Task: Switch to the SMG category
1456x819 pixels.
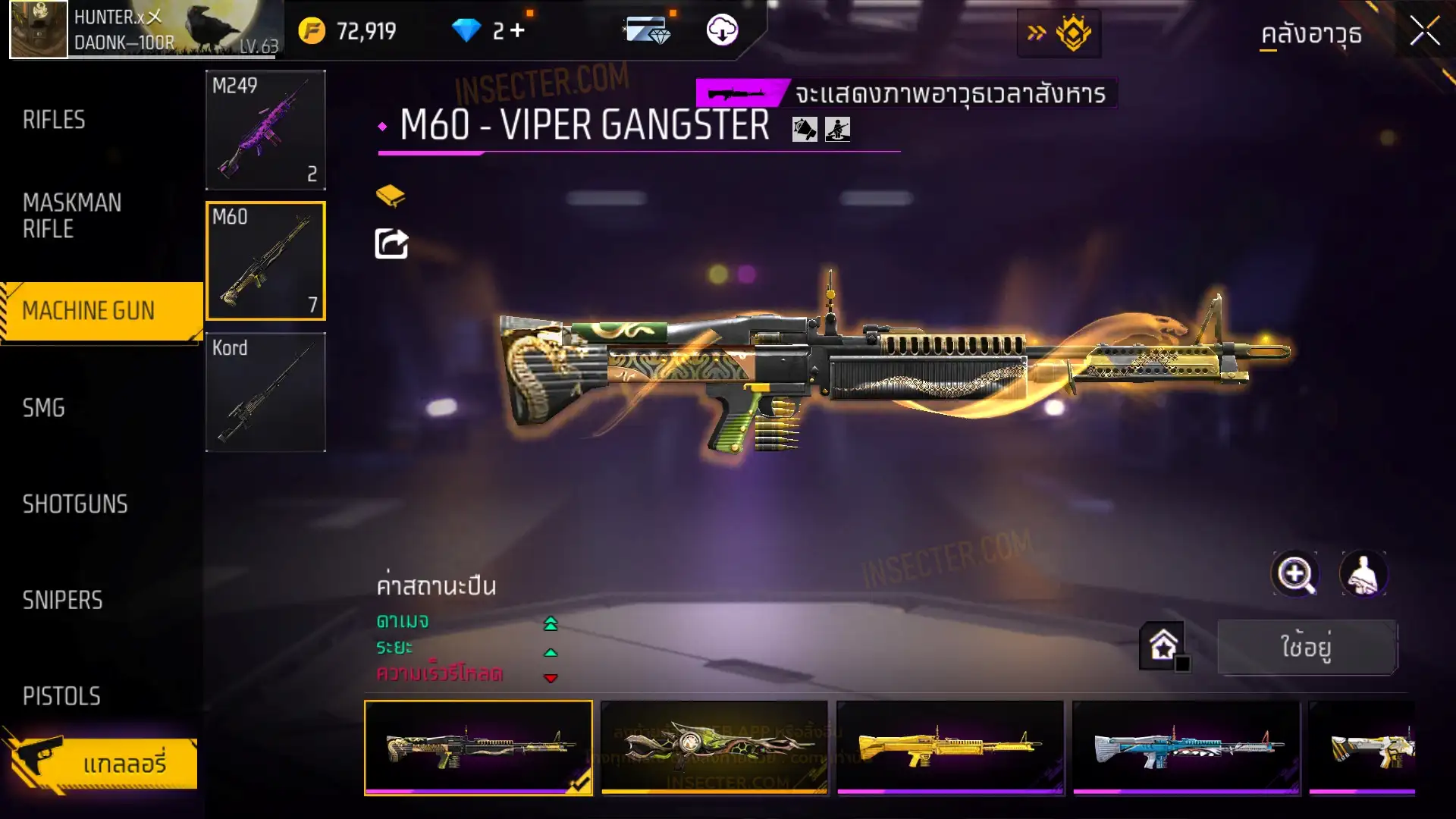Action: [x=44, y=408]
